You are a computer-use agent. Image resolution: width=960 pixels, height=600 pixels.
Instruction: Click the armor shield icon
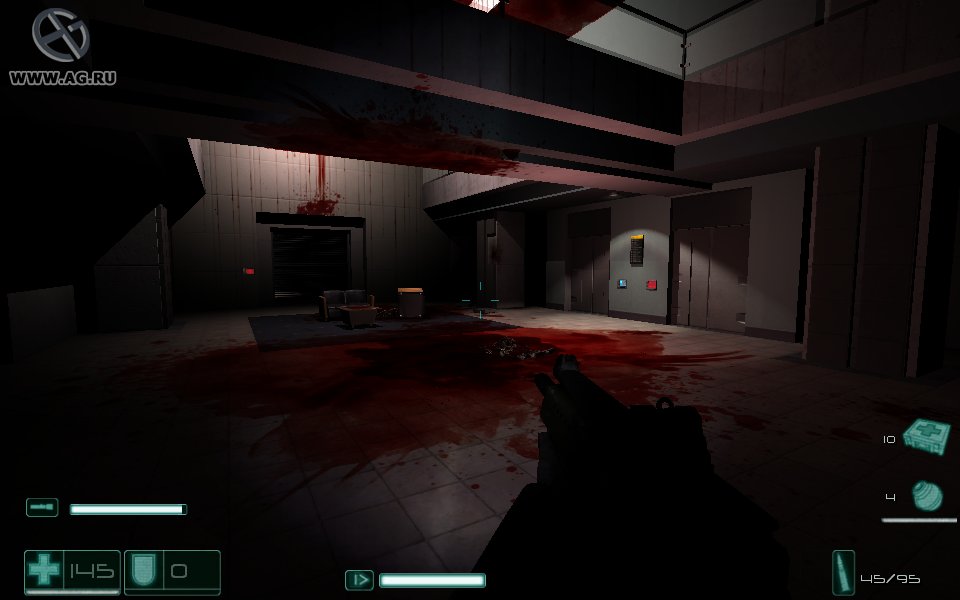coord(141,572)
